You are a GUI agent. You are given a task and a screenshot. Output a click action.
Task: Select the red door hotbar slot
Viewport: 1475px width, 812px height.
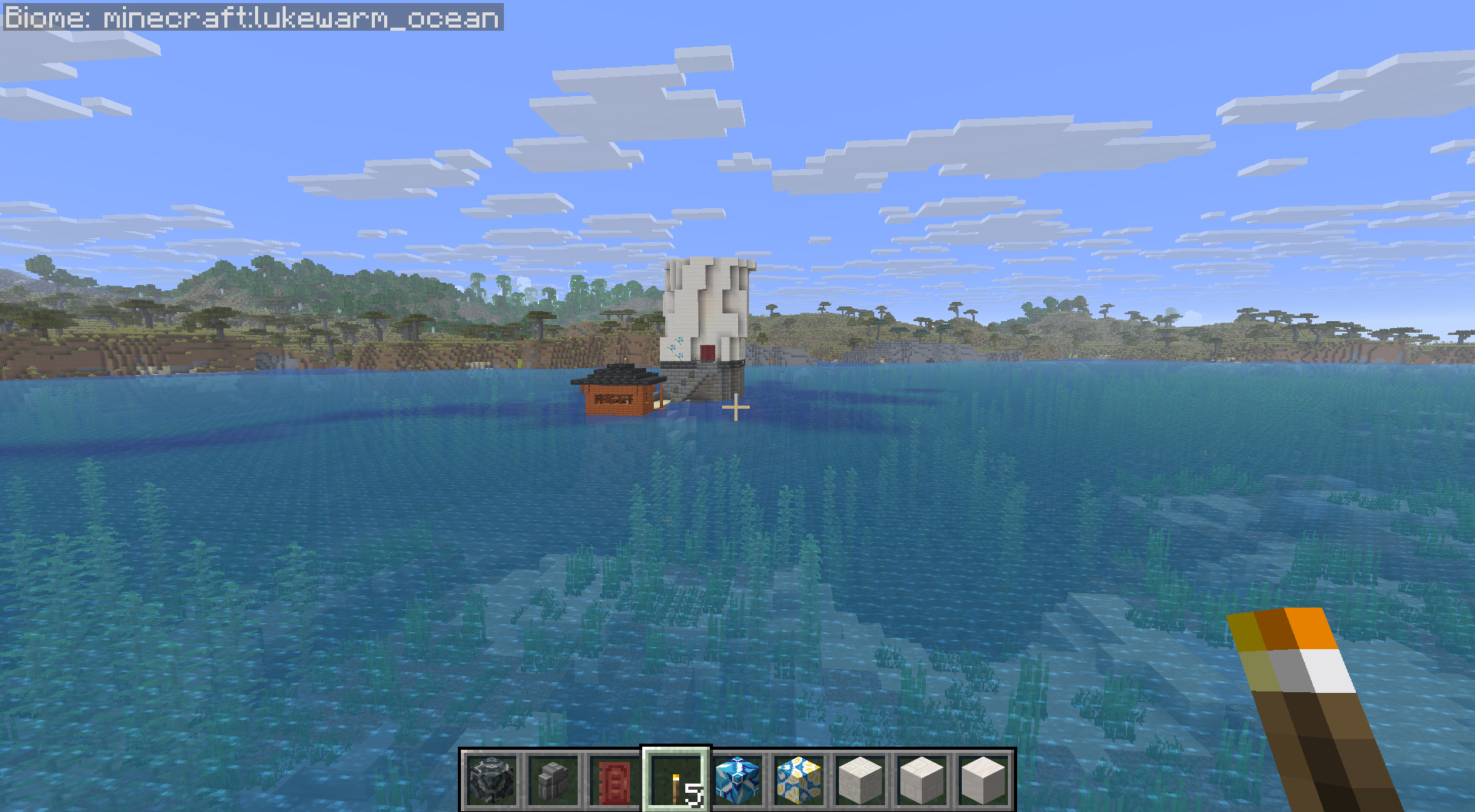(615, 780)
